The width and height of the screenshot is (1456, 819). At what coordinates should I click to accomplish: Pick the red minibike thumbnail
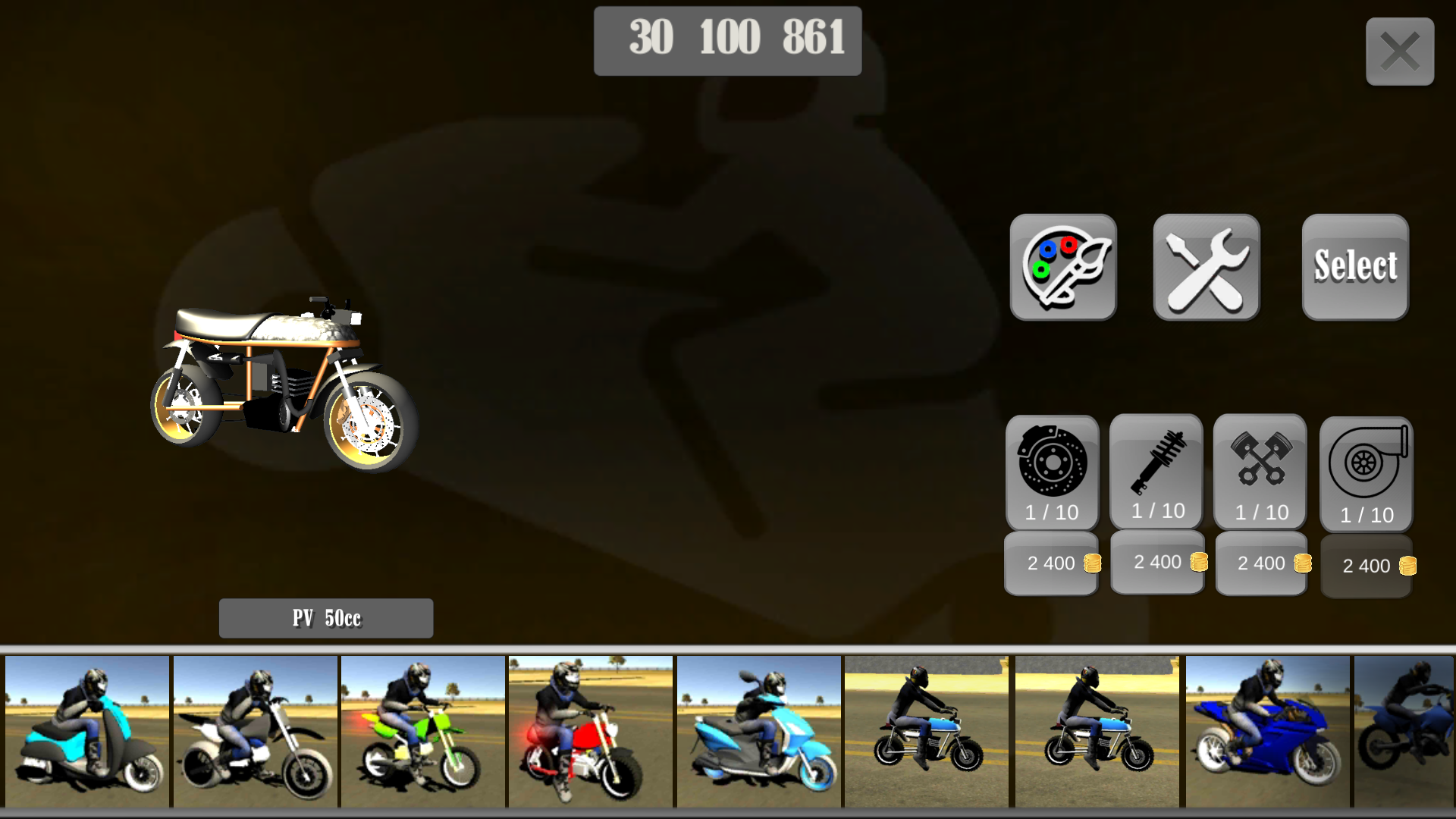[x=591, y=732]
